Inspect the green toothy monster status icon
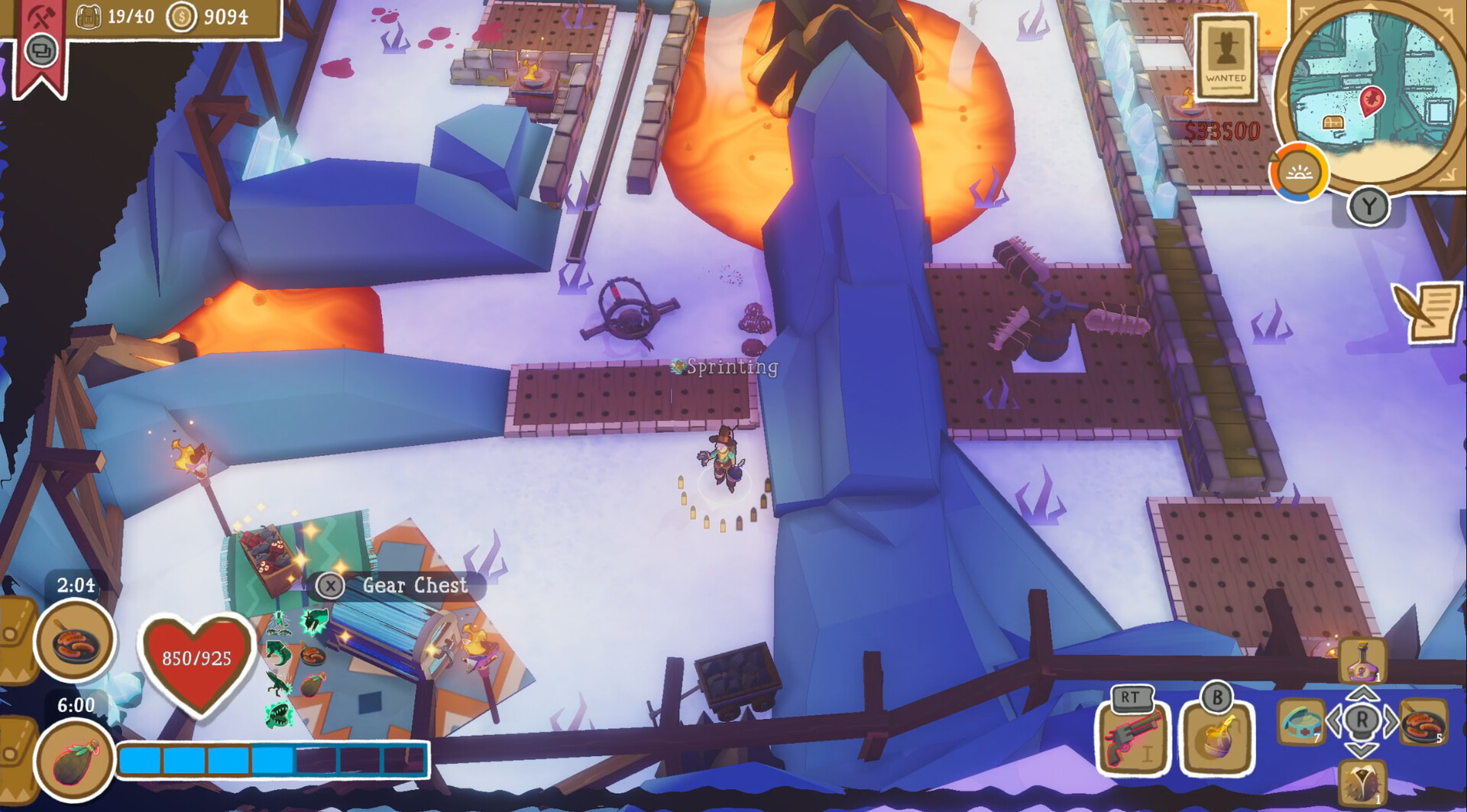The image size is (1467, 812). [x=280, y=713]
